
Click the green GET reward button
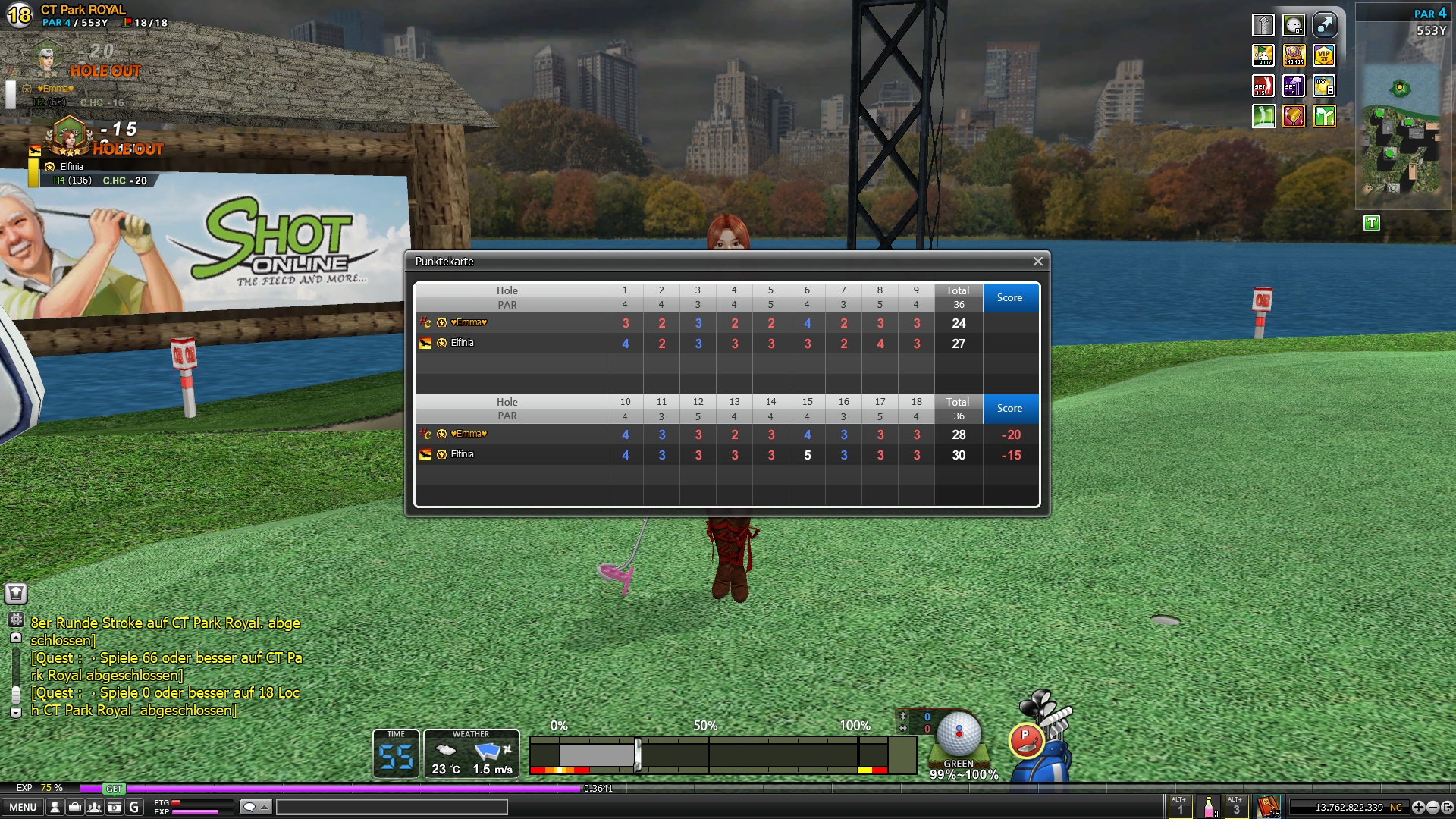(x=114, y=789)
